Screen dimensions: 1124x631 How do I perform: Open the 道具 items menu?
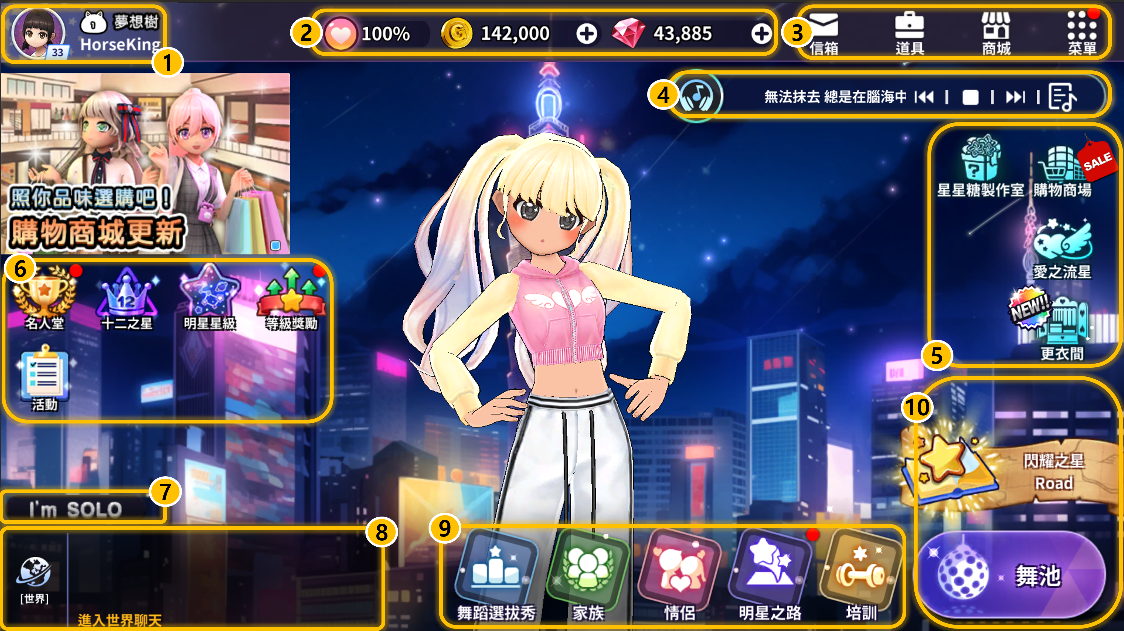[x=908, y=33]
